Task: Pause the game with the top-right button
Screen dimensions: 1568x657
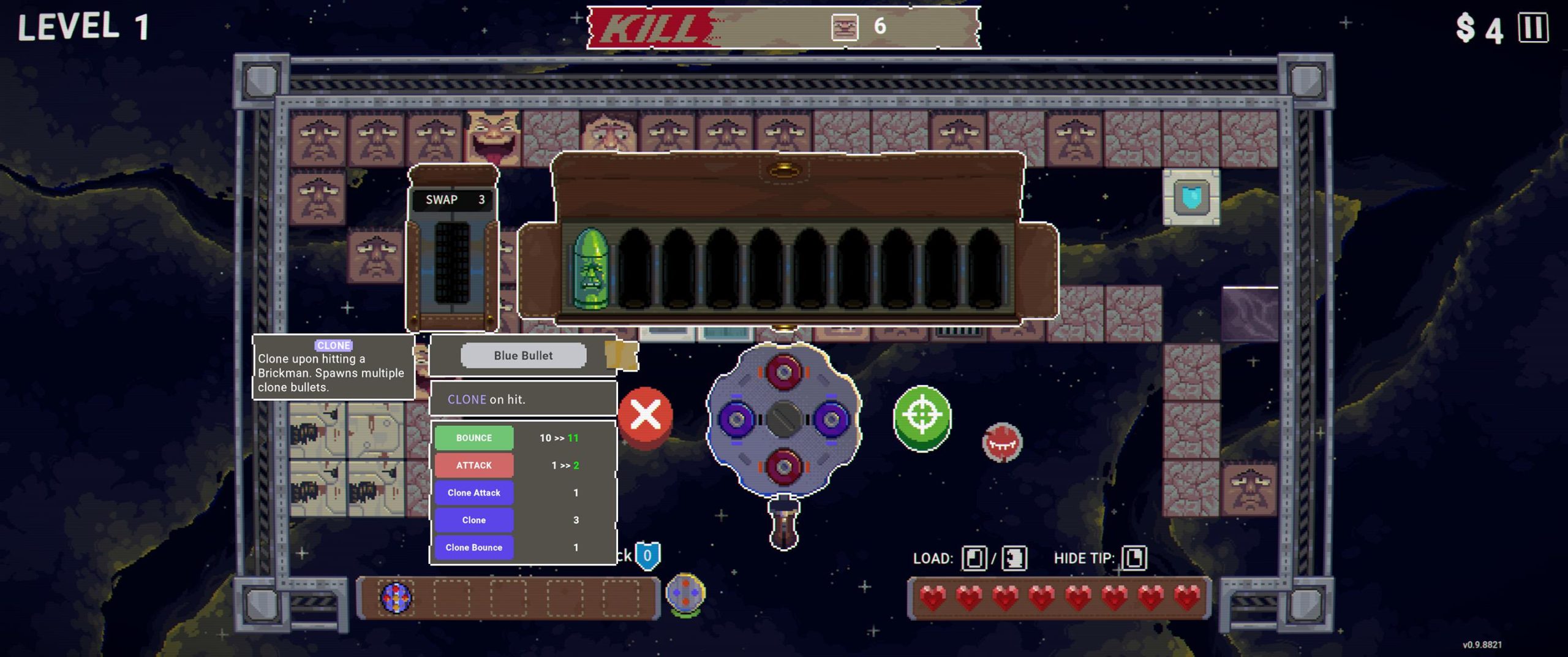Action: pos(1533,28)
